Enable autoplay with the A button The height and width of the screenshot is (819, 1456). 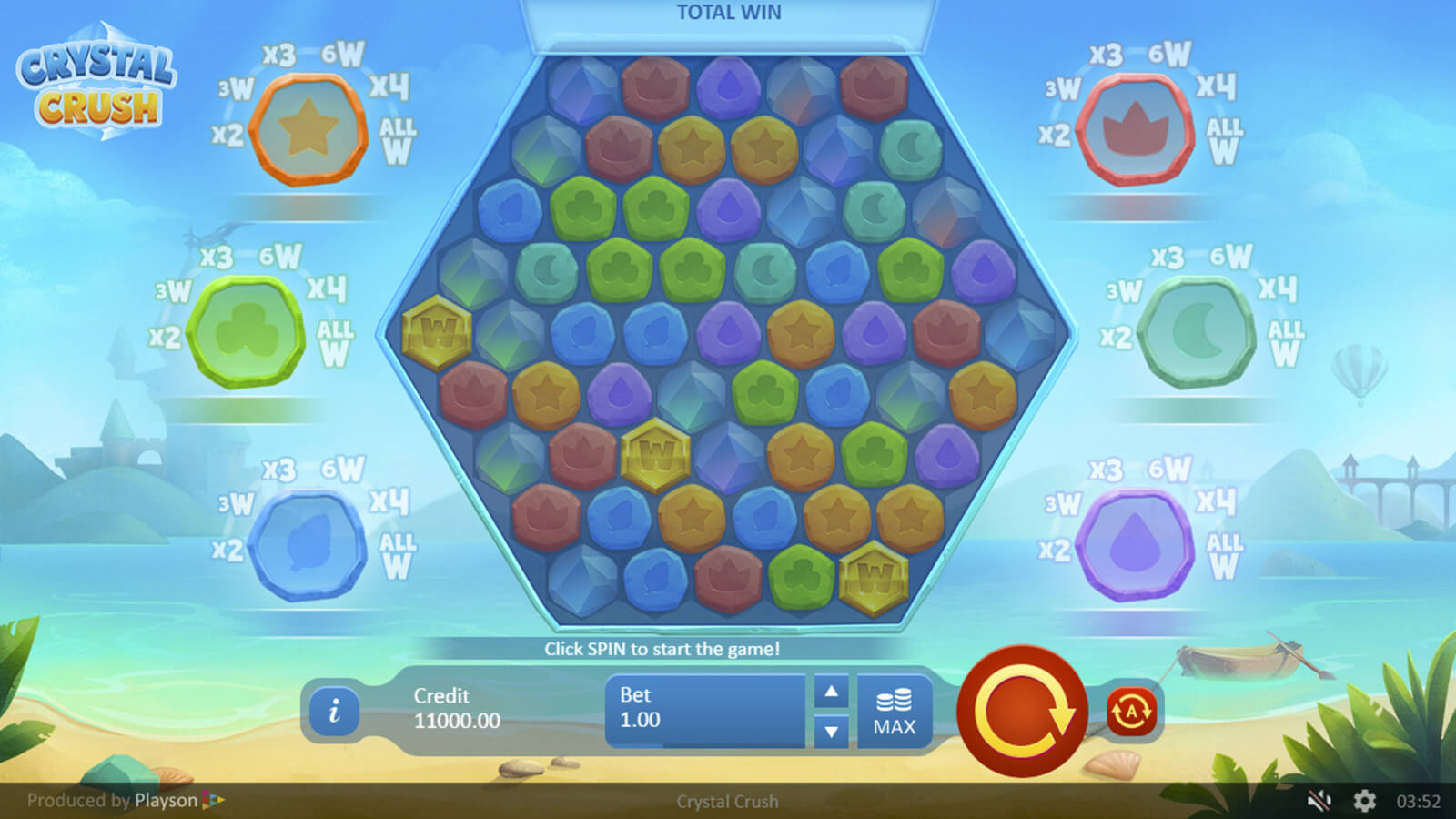click(1131, 712)
